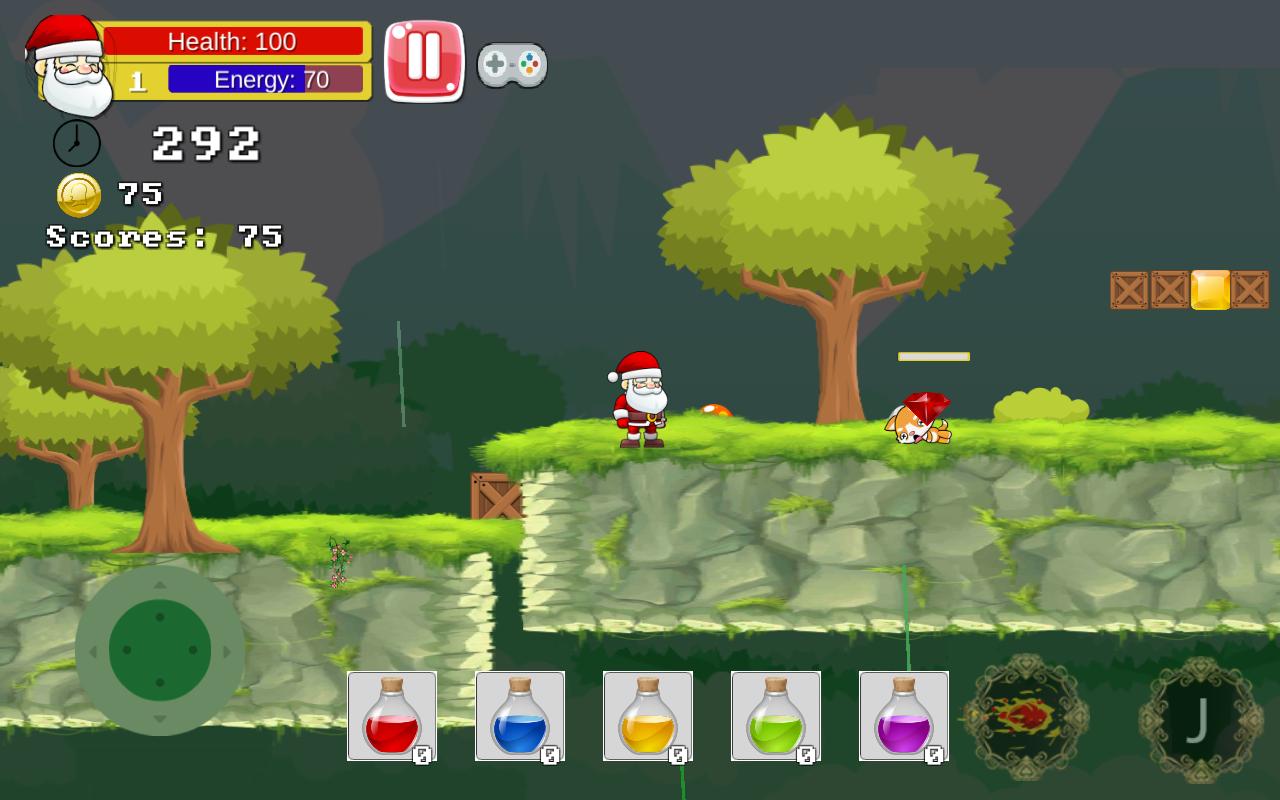Tap the red fire attack button

click(x=1026, y=717)
